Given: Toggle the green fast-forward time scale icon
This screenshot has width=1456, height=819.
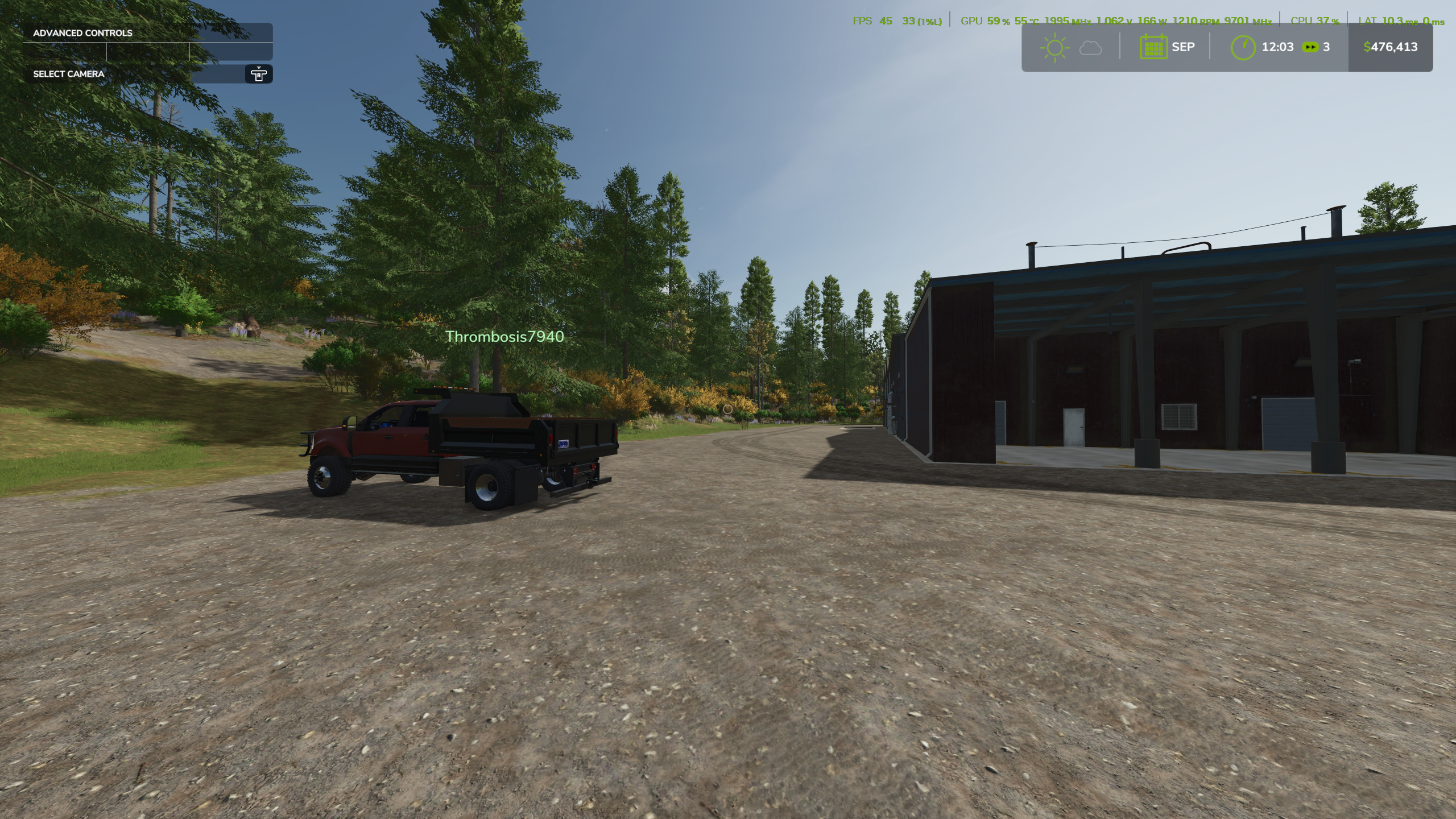Looking at the screenshot, I should point(1310,47).
